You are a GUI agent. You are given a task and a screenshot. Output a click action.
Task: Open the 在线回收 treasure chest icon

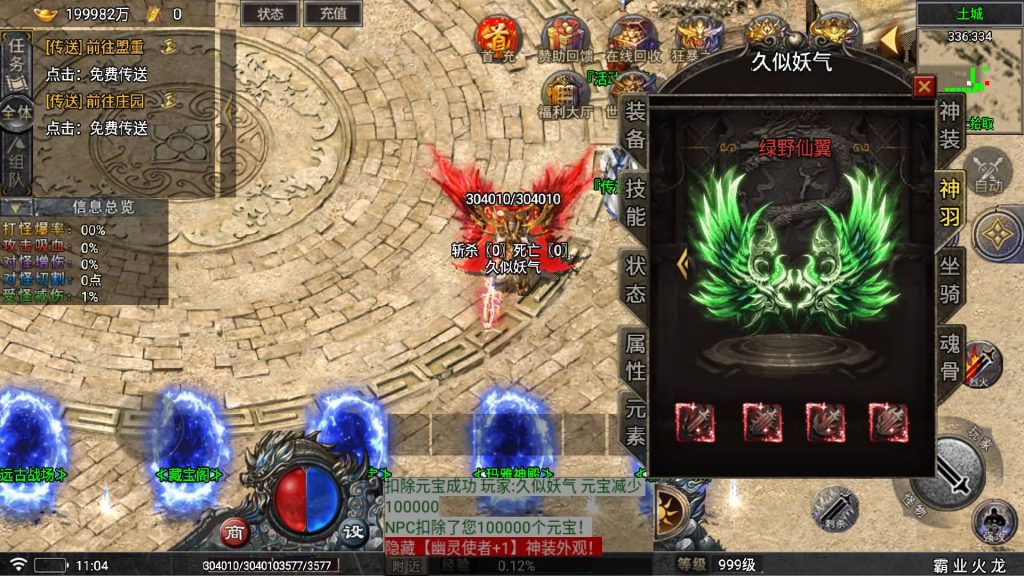(x=633, y=38)
